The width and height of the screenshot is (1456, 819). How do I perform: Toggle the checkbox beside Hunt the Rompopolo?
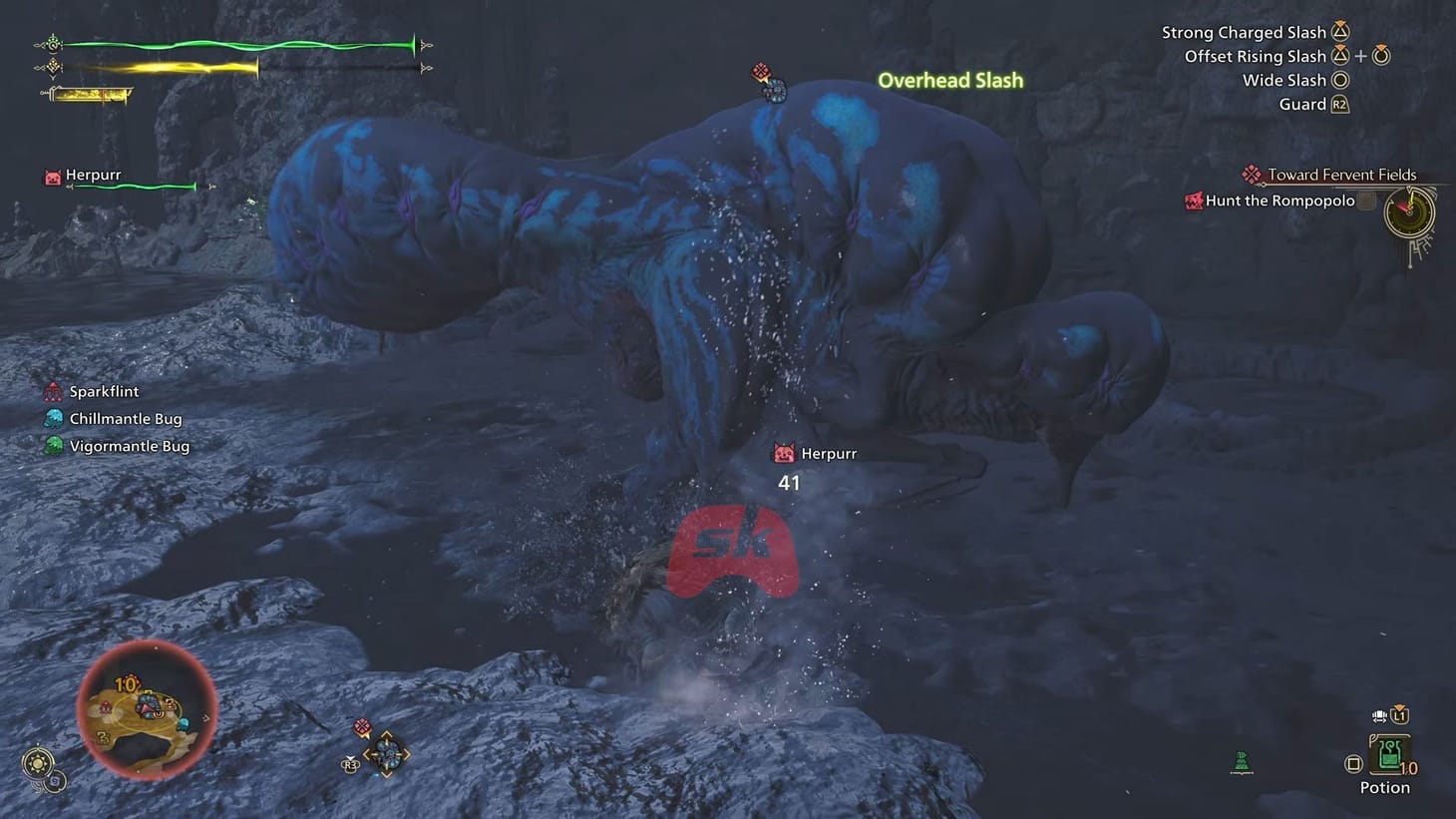click(x=1366, y=200)
